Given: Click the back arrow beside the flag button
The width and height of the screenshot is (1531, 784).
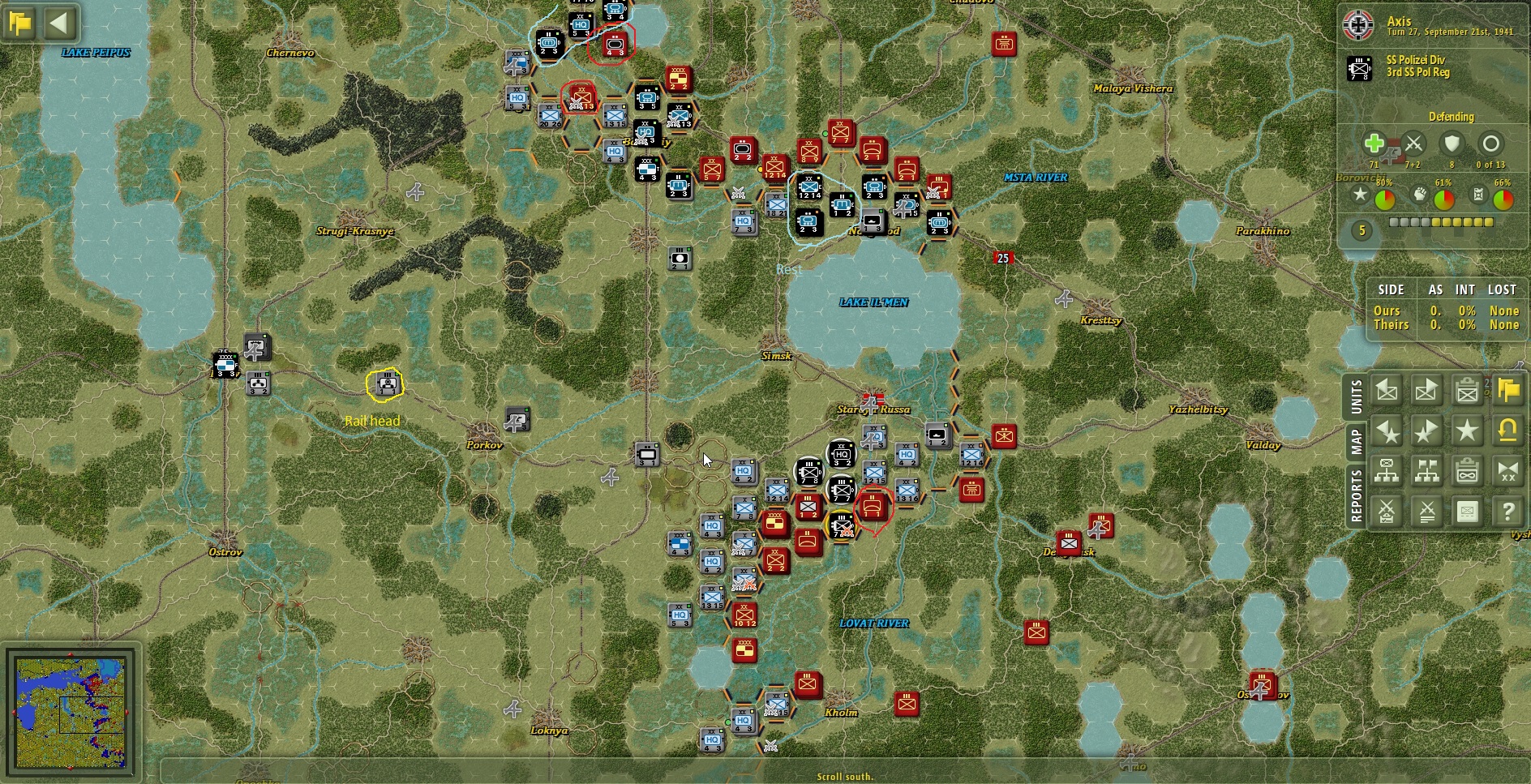Looking at the screenshot, I should click(59, 24).
